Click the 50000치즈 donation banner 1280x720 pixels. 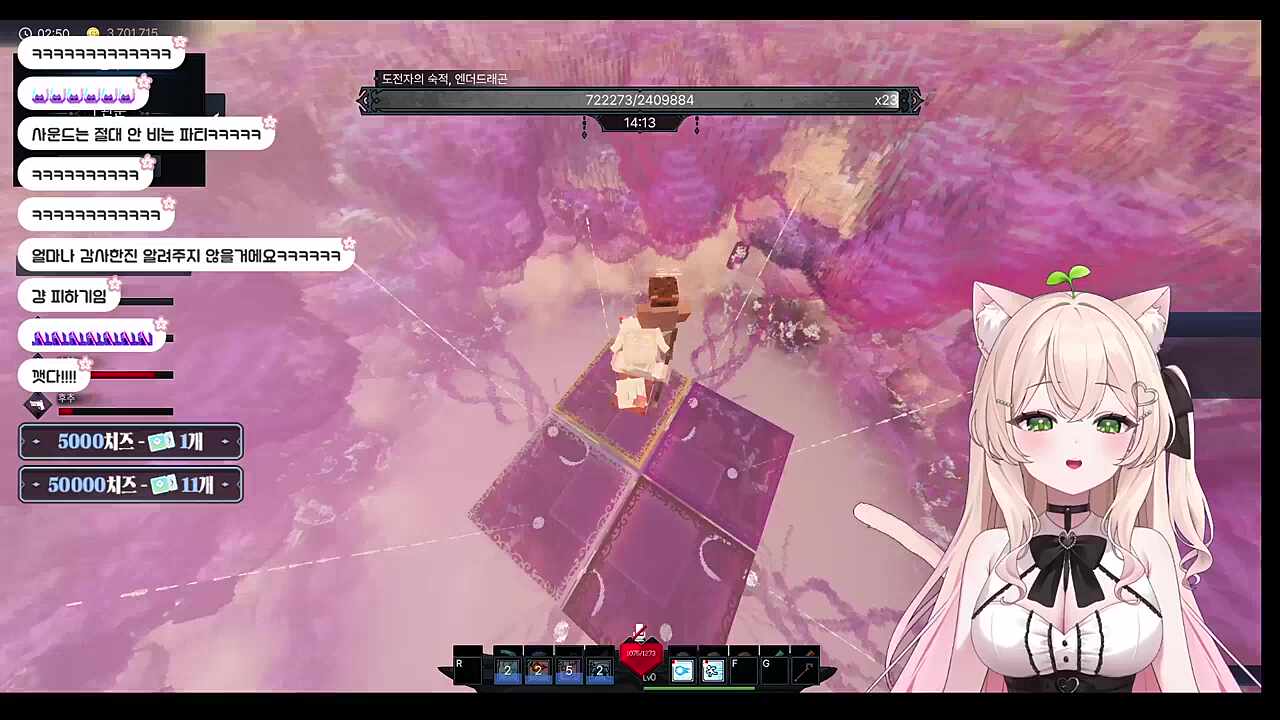131,485
